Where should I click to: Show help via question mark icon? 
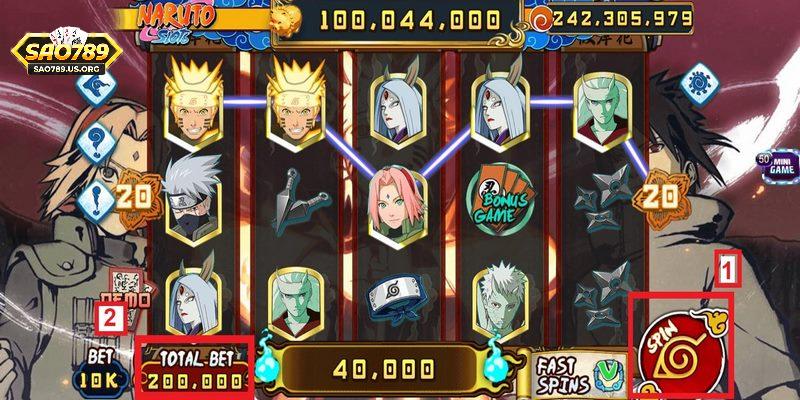tap(98, 142)
